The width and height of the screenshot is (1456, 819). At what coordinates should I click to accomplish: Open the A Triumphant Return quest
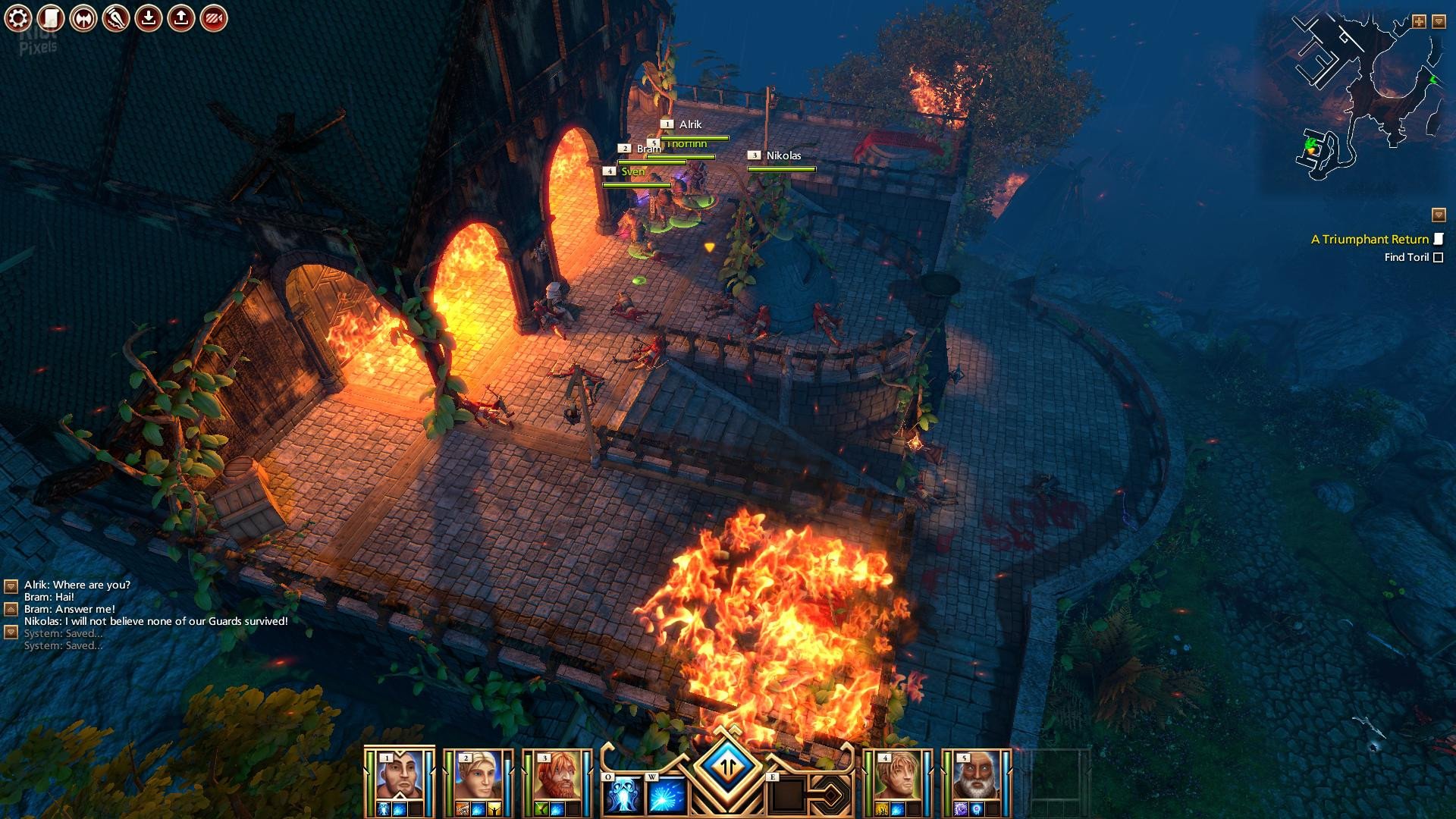click(1370, 240)
